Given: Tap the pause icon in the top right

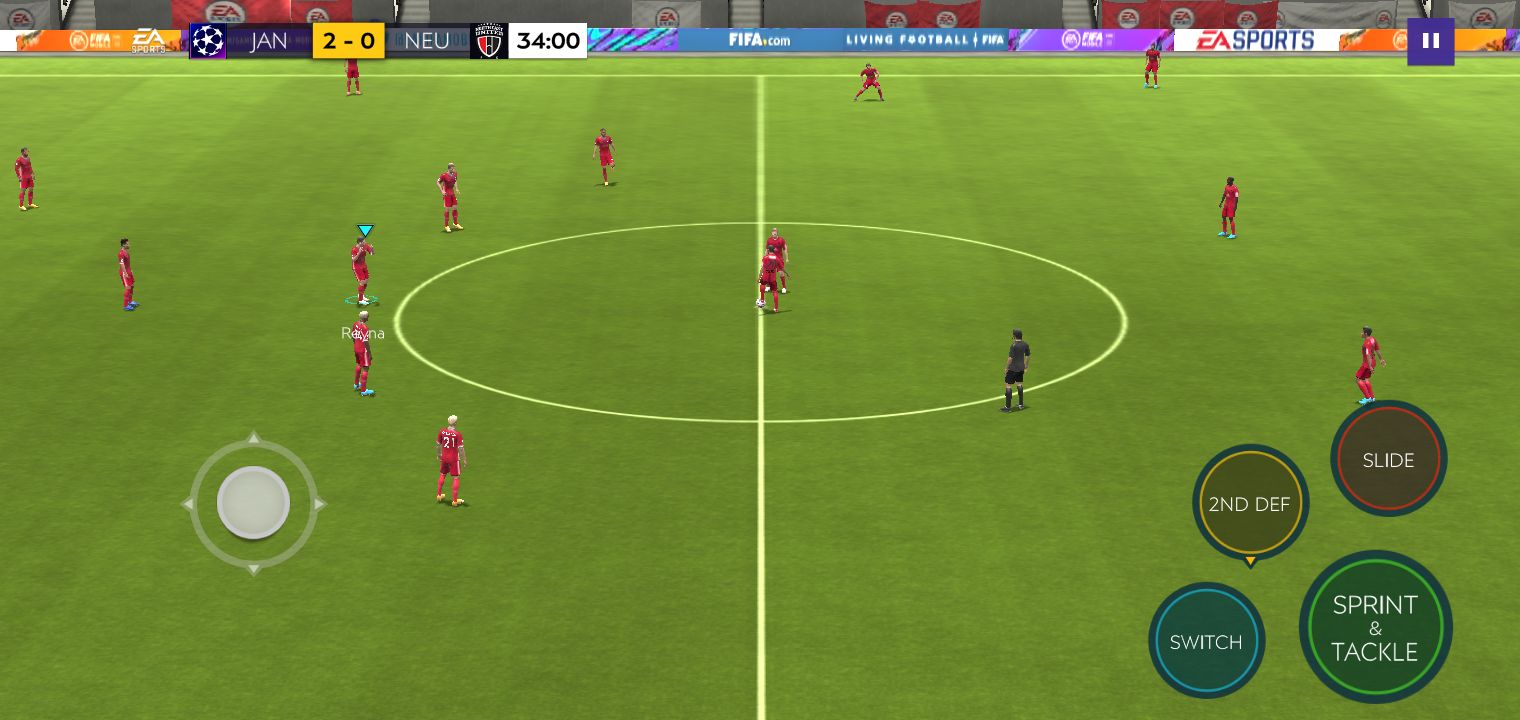Looking at the screenshot, I should [x=1430, y=42].
